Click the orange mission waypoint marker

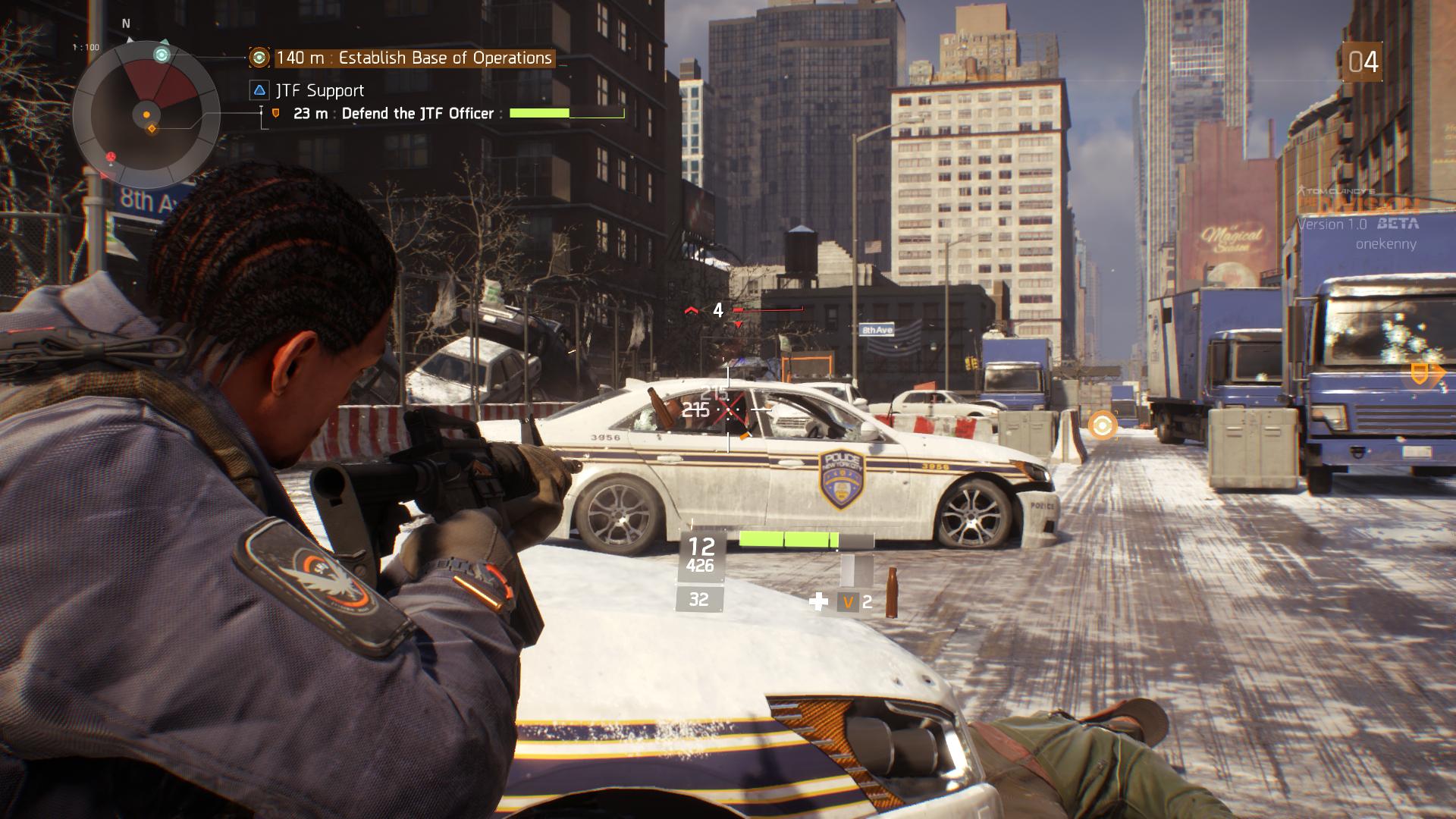tap(1102, 425)
